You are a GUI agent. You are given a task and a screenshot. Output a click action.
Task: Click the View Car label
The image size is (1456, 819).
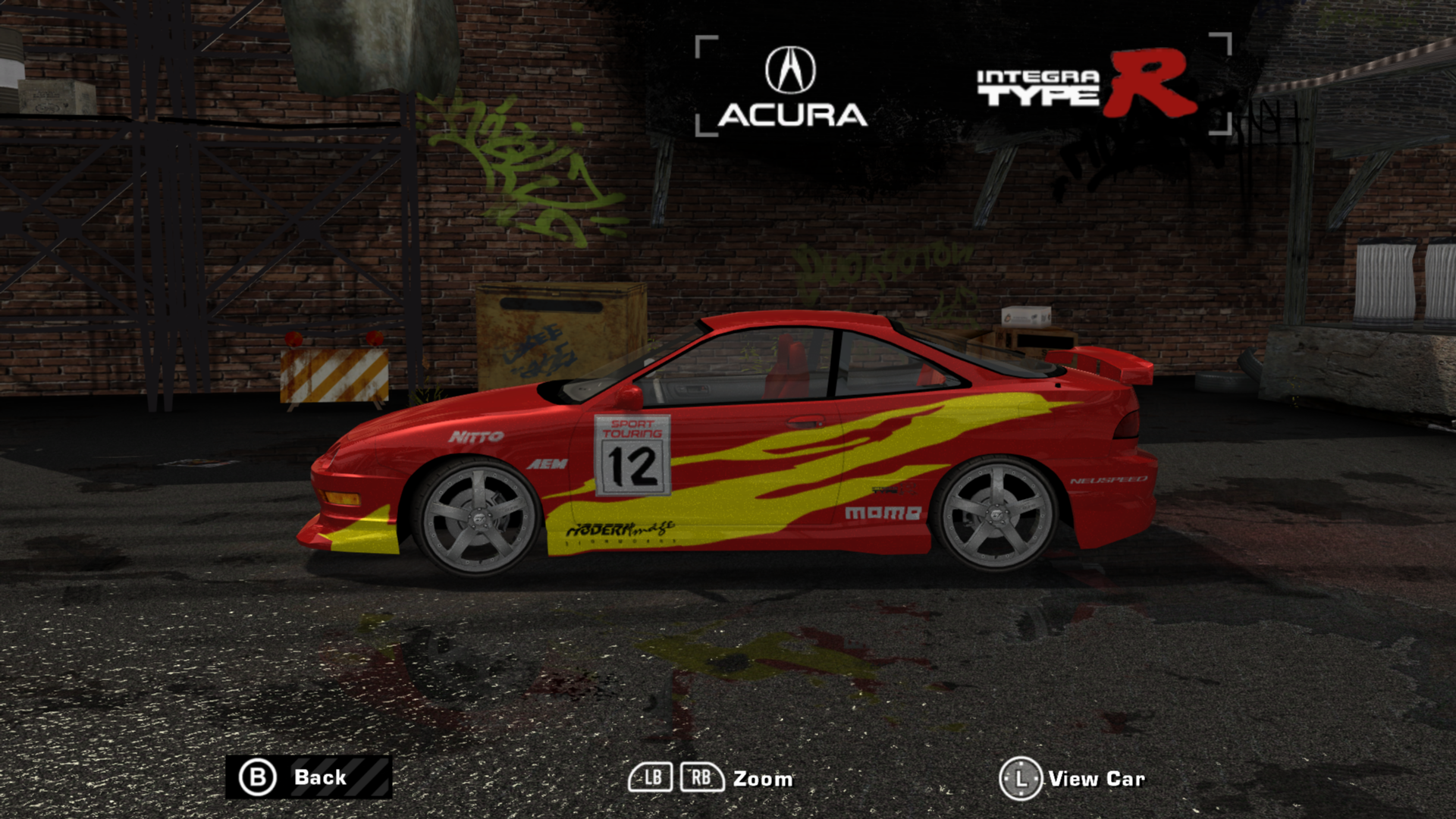pyautogui.click(x=1096, y=777)
